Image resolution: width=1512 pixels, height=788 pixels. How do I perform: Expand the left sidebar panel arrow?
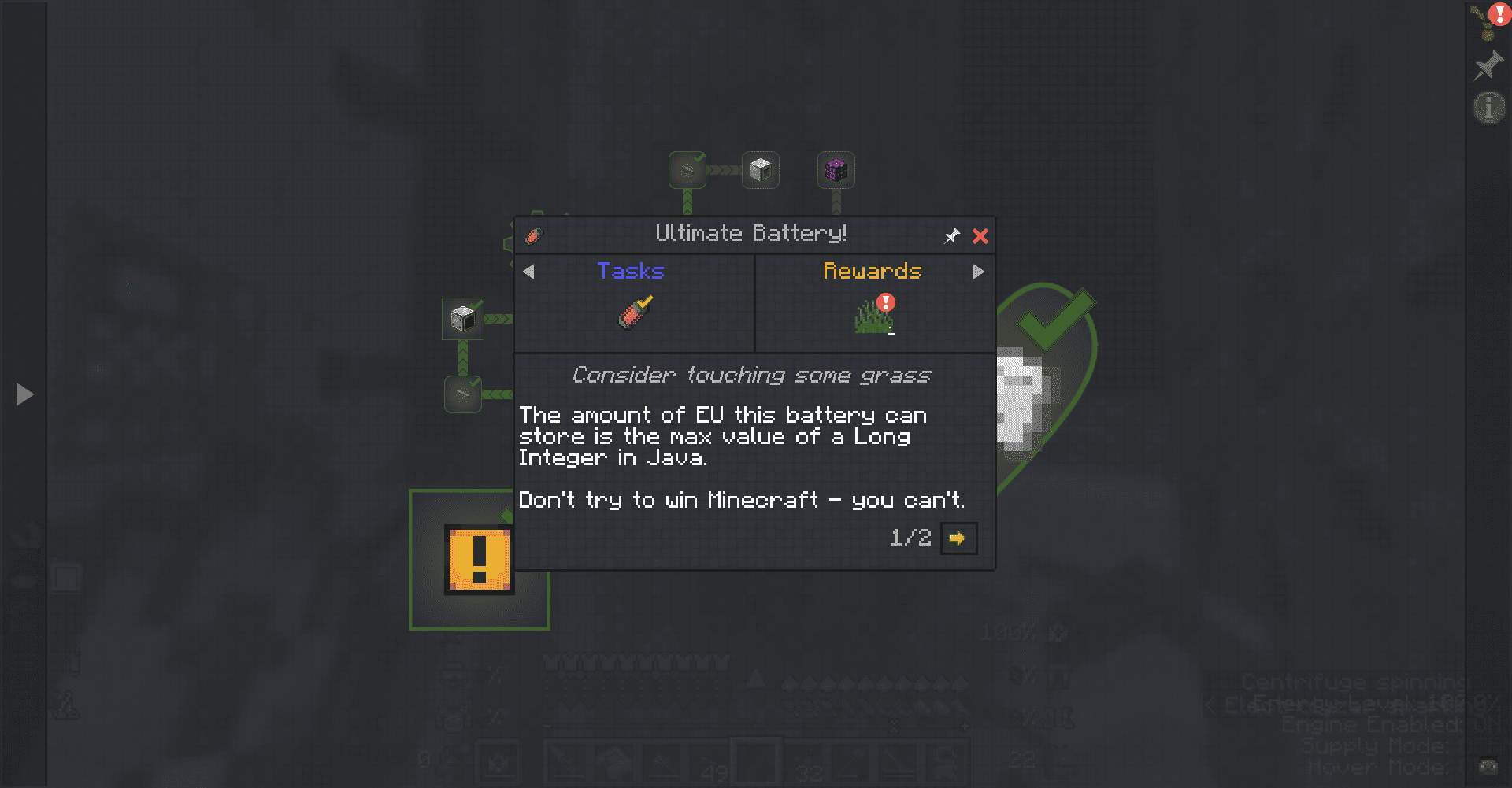click(x=24, y=394)
